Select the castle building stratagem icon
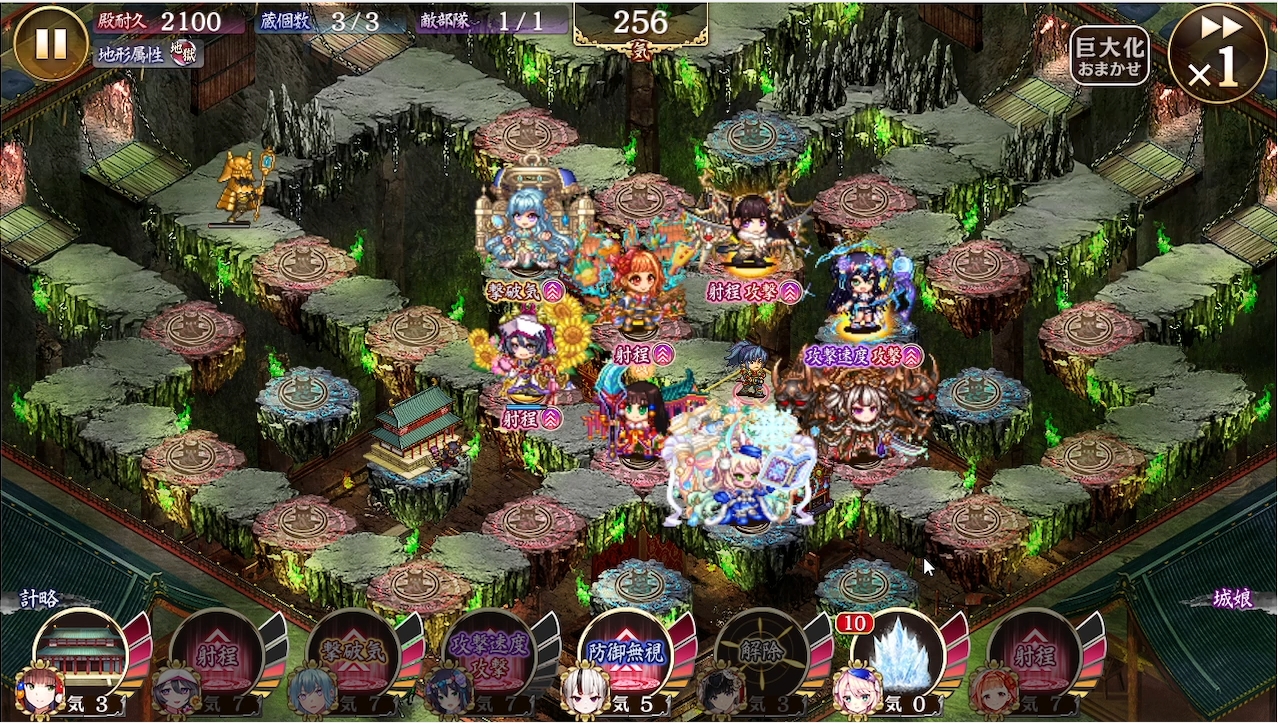 click(x=81, y=655)
